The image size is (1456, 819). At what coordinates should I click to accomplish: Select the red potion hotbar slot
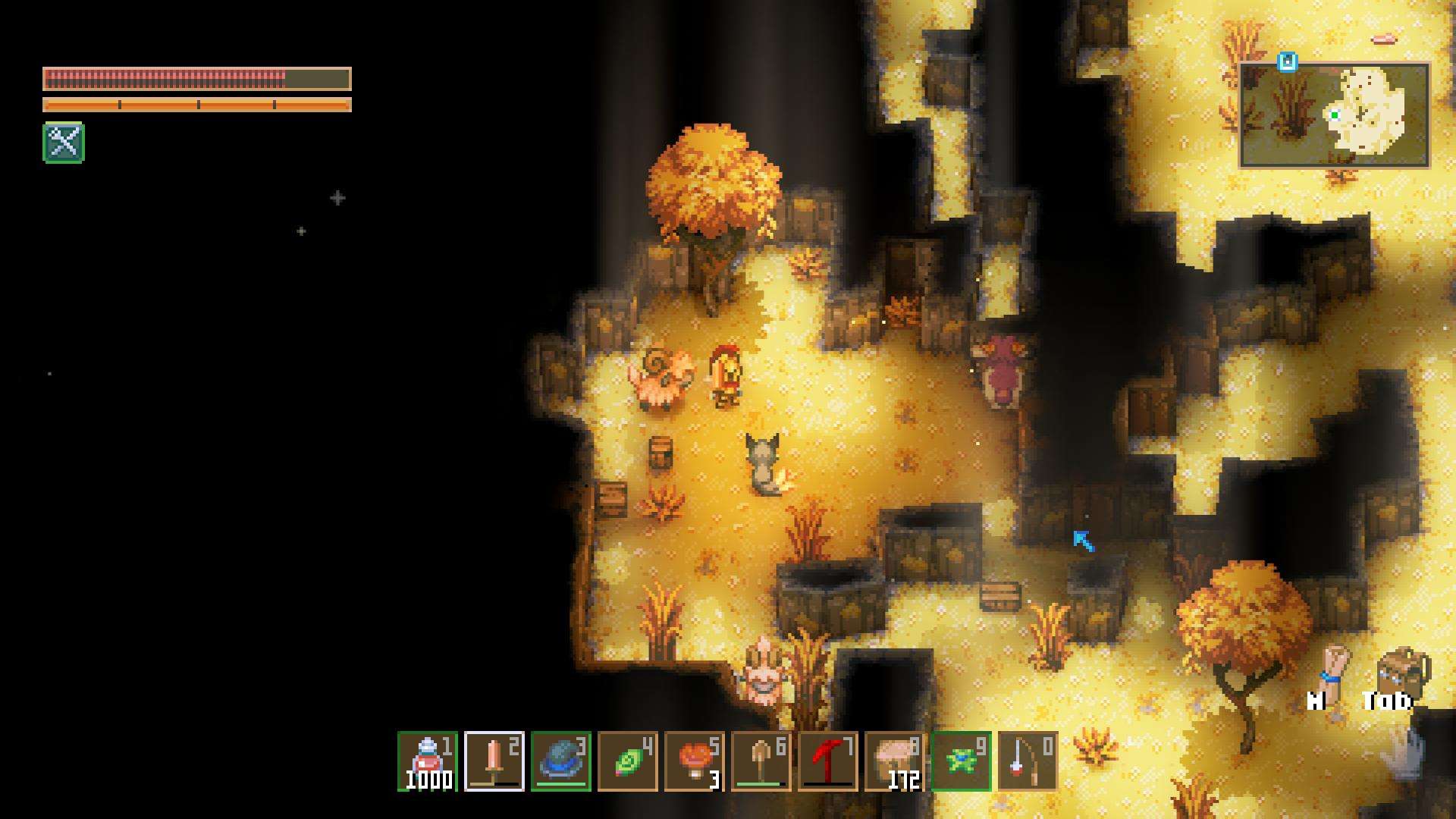428,761
